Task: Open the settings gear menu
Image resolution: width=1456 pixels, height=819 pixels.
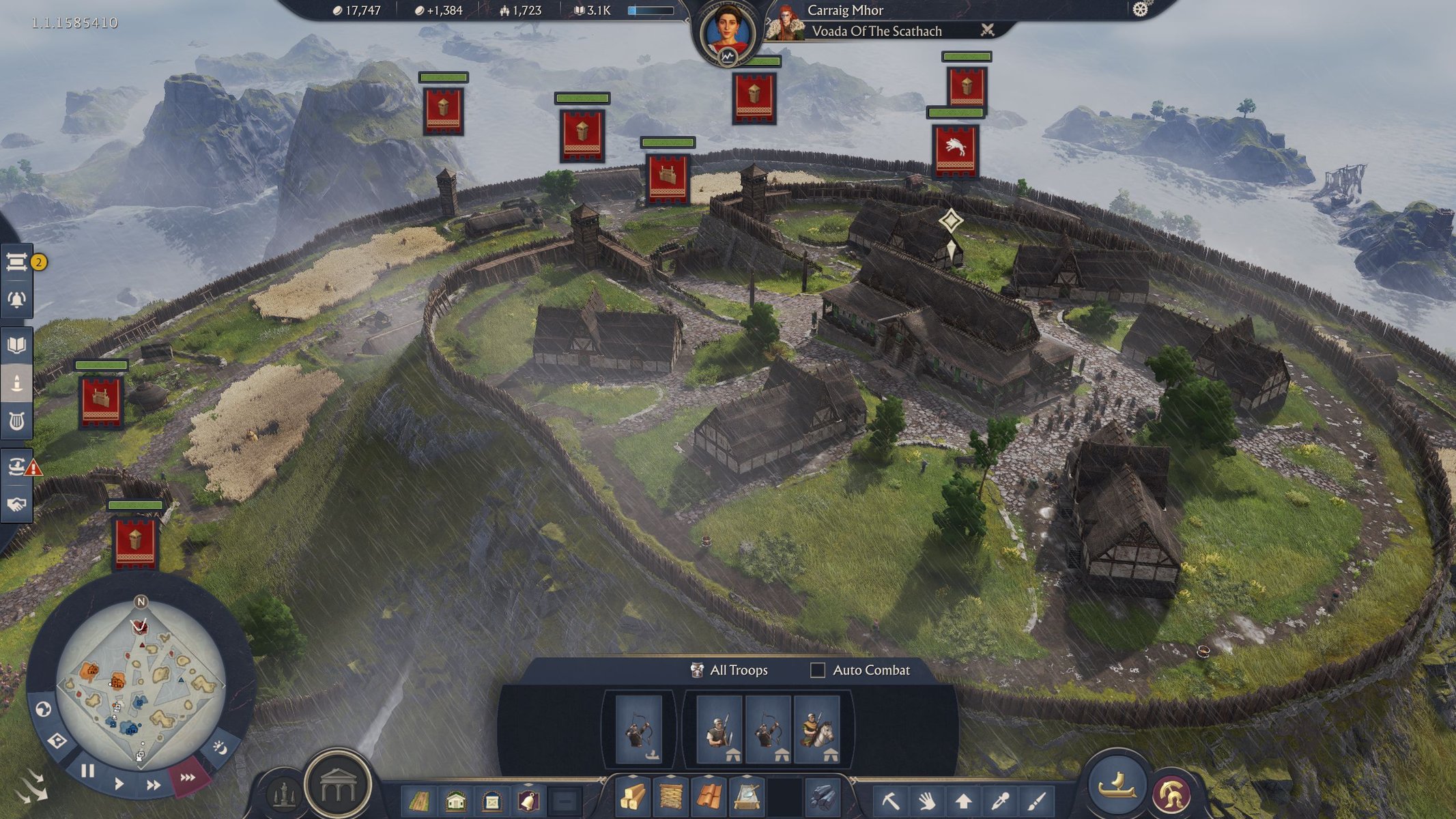Action: [1140, 10]
